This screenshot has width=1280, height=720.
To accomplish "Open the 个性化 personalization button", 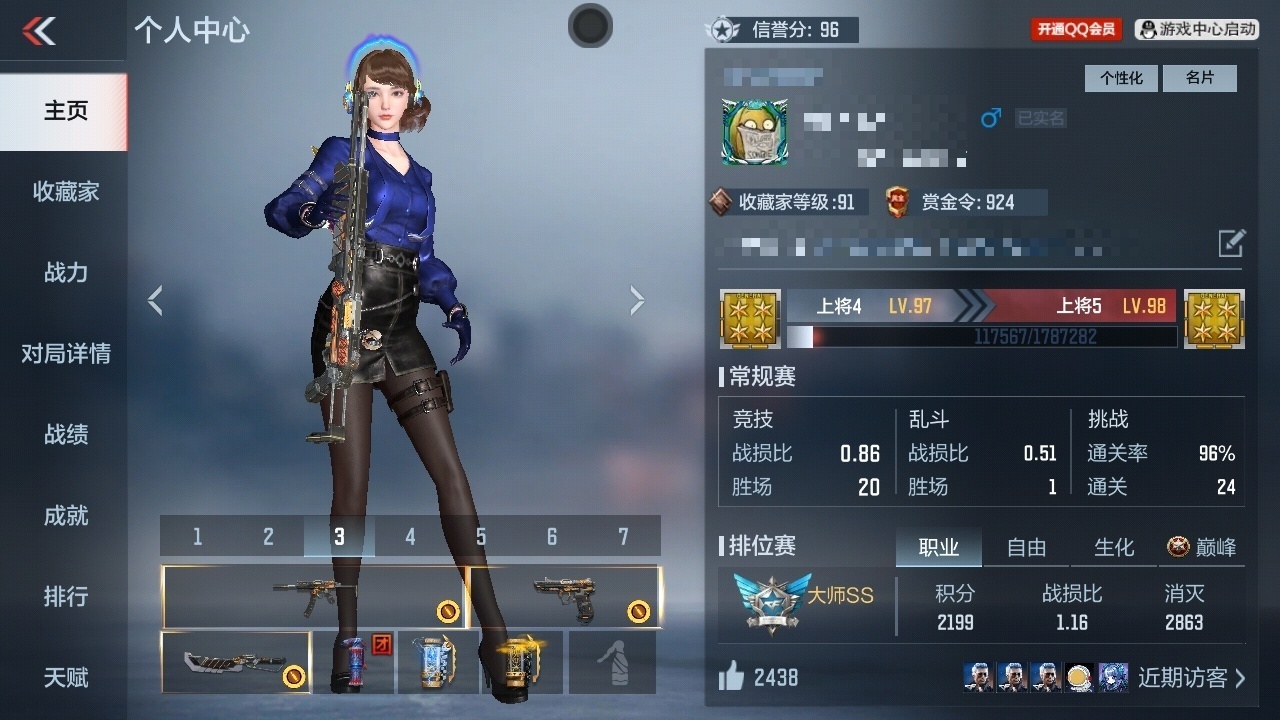I will [x=1121, y=78].
